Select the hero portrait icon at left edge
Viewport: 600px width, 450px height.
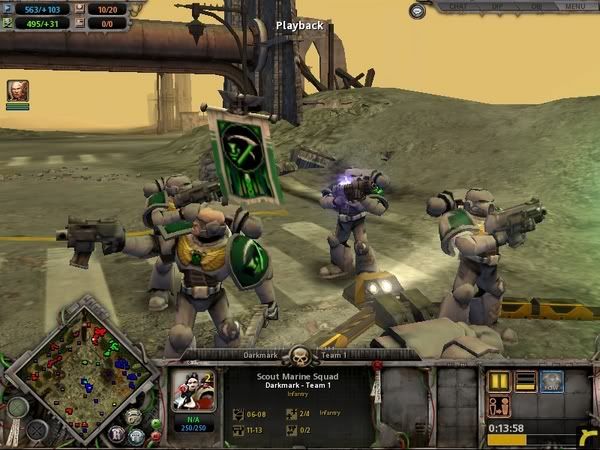coord(17,91)
